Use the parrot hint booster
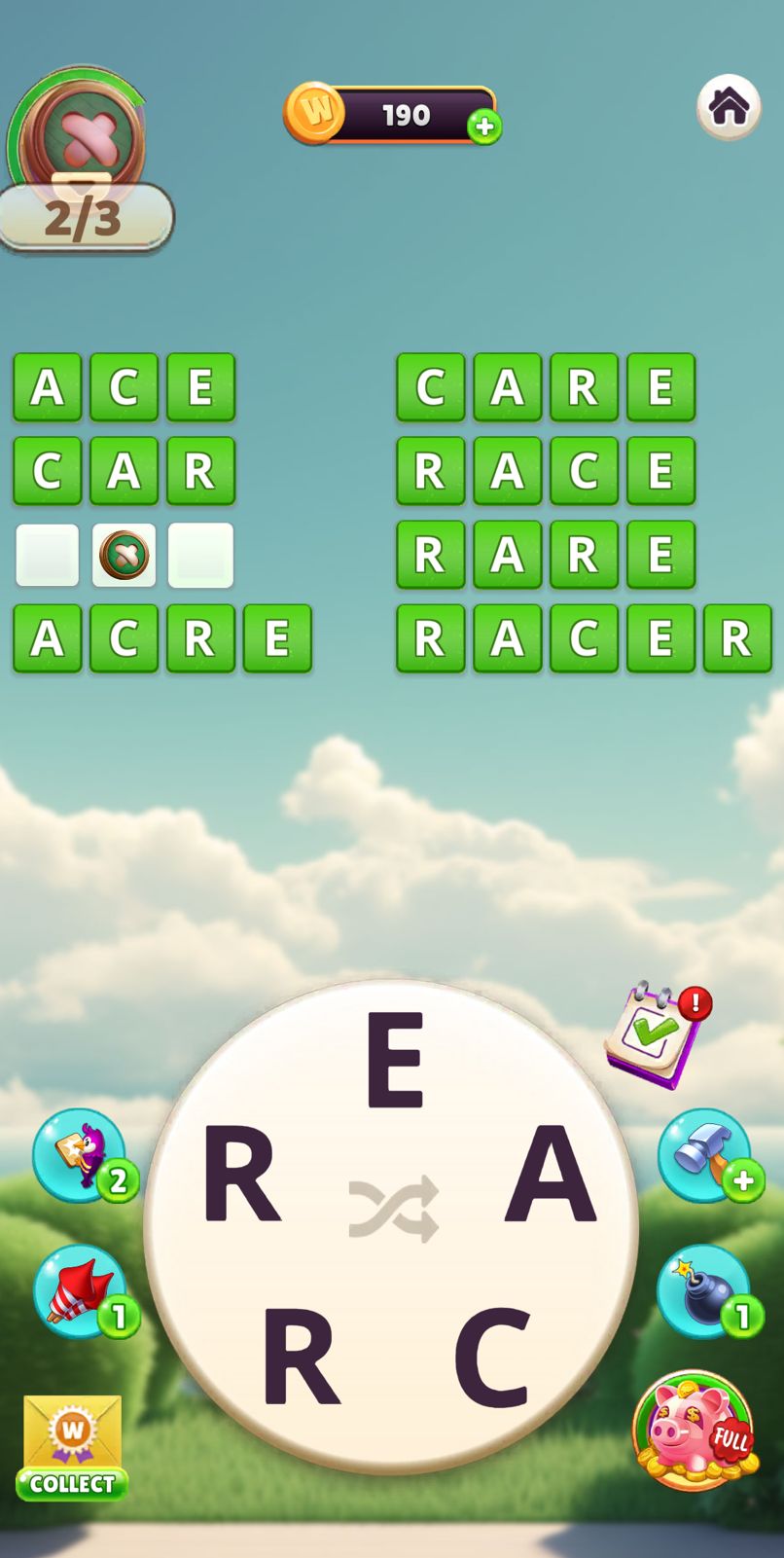 (x=80, y=1155)
